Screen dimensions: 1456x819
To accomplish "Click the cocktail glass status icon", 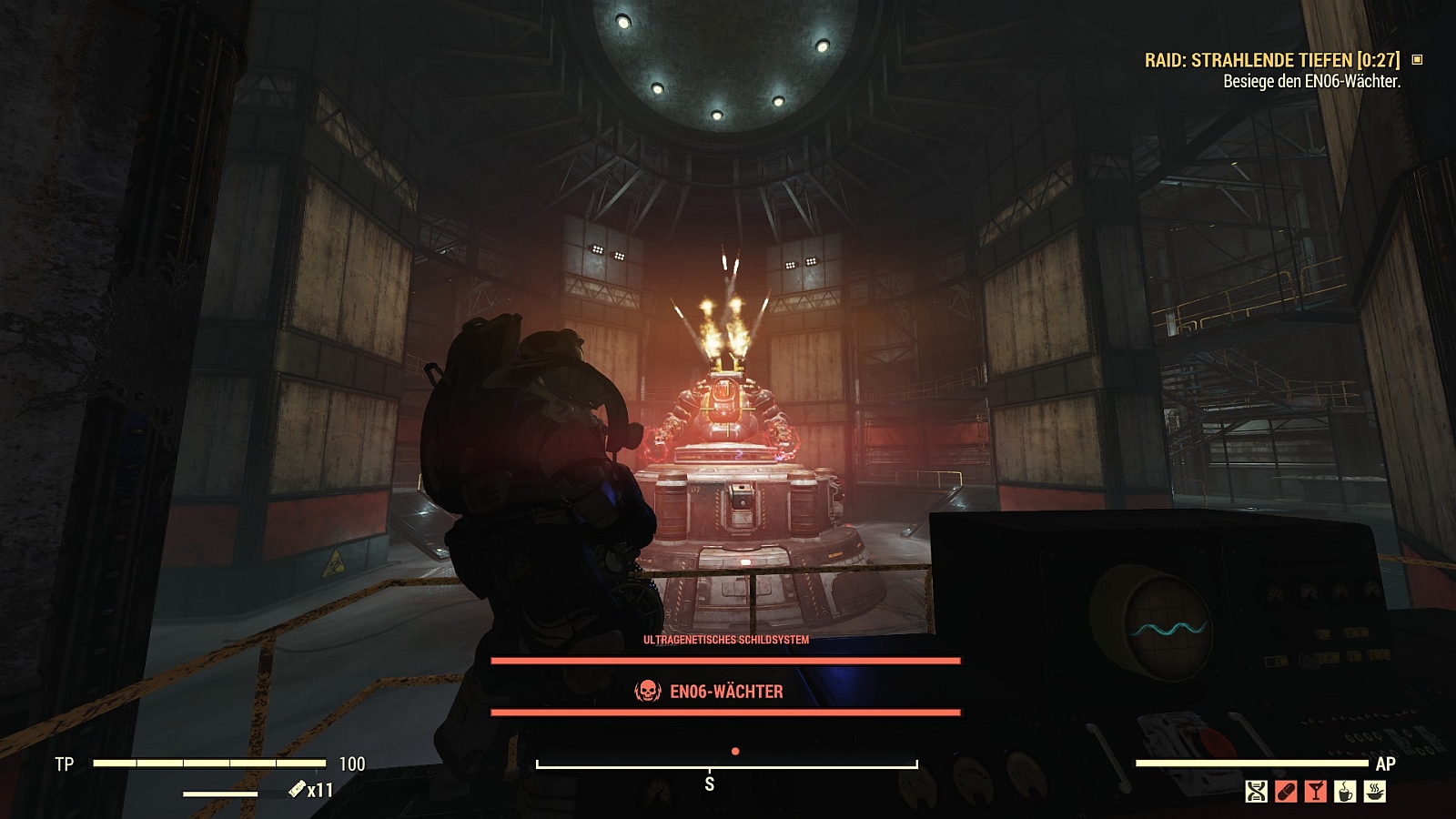I will coord(1316,791).
